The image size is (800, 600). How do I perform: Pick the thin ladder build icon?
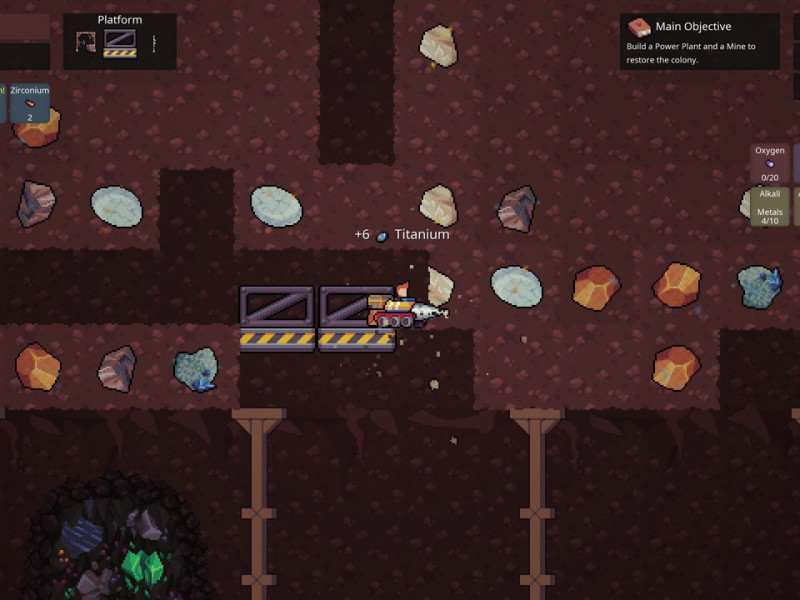click(x=154, y=43)
